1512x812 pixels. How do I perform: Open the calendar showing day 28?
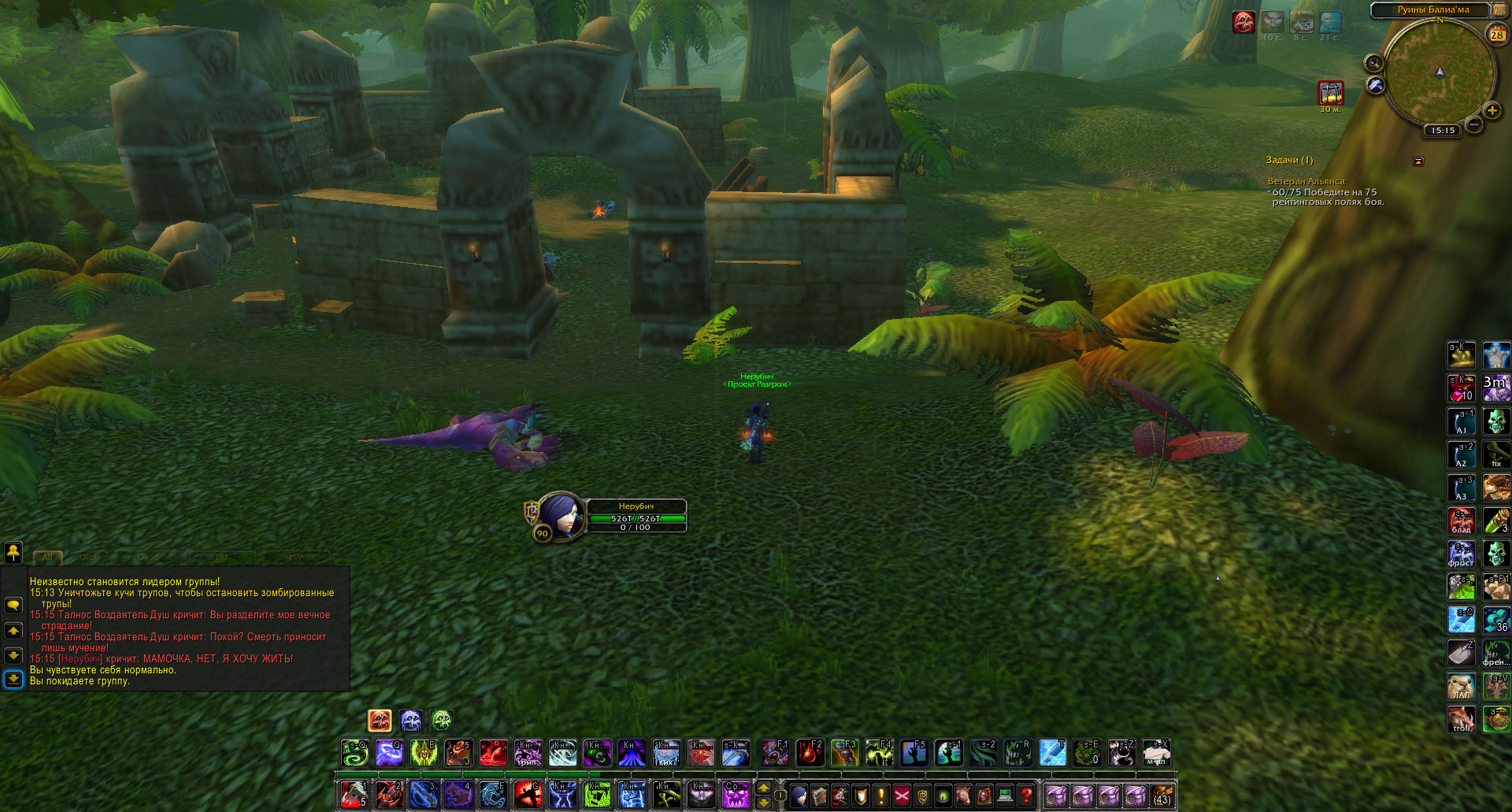1496,34
